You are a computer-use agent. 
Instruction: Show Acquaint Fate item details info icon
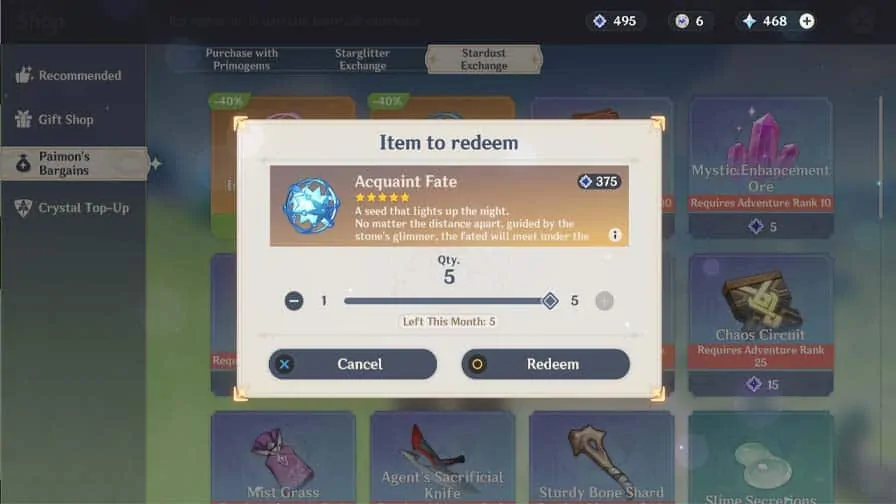point(615,235)
